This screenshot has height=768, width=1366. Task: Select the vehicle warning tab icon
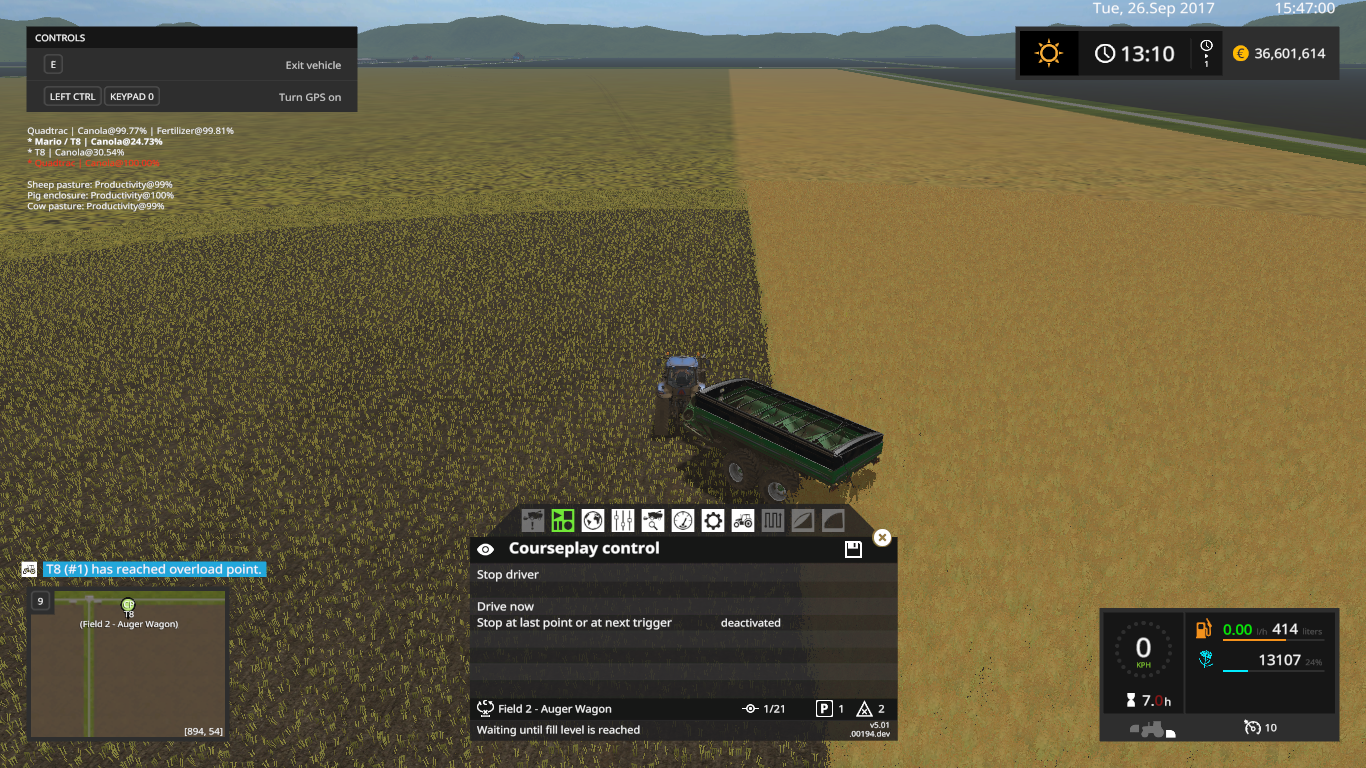coord(531,520)
